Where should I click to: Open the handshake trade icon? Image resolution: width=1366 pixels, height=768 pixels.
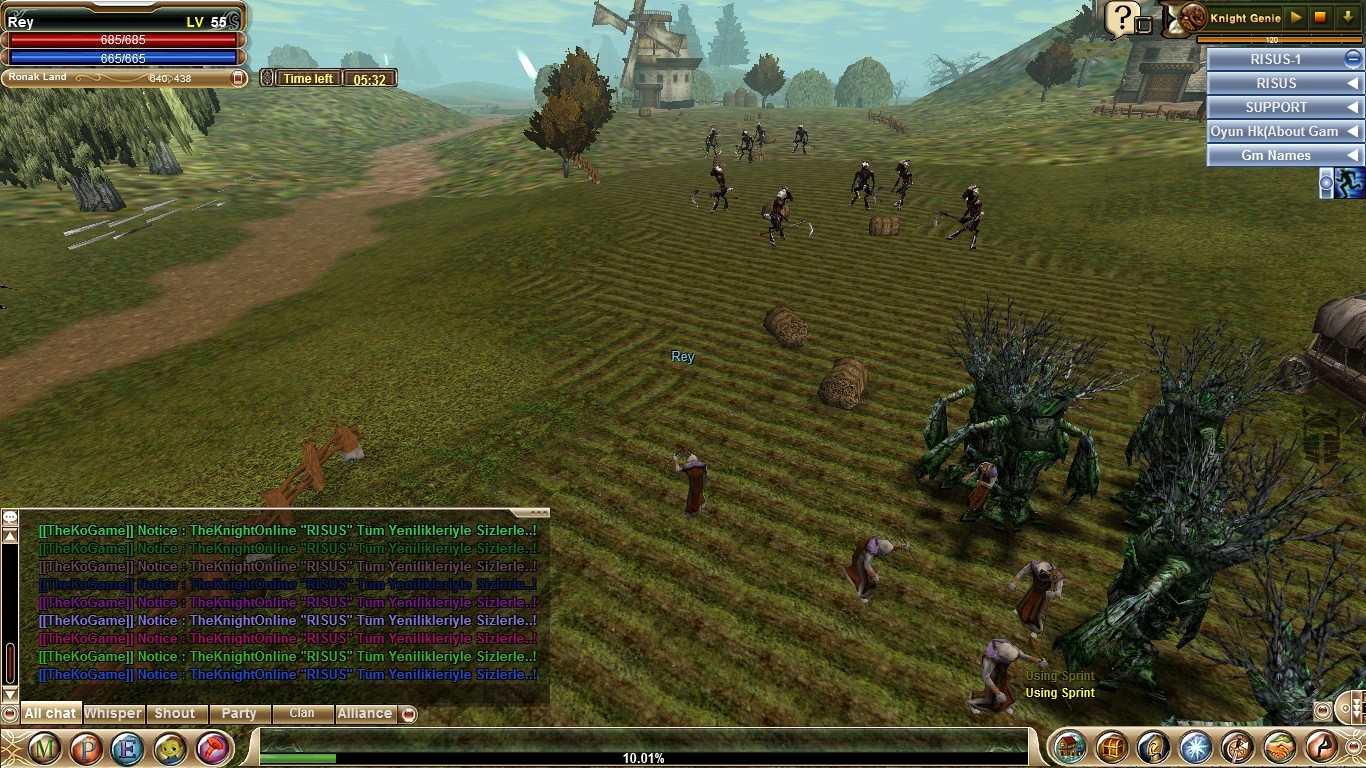[1279, 747]
